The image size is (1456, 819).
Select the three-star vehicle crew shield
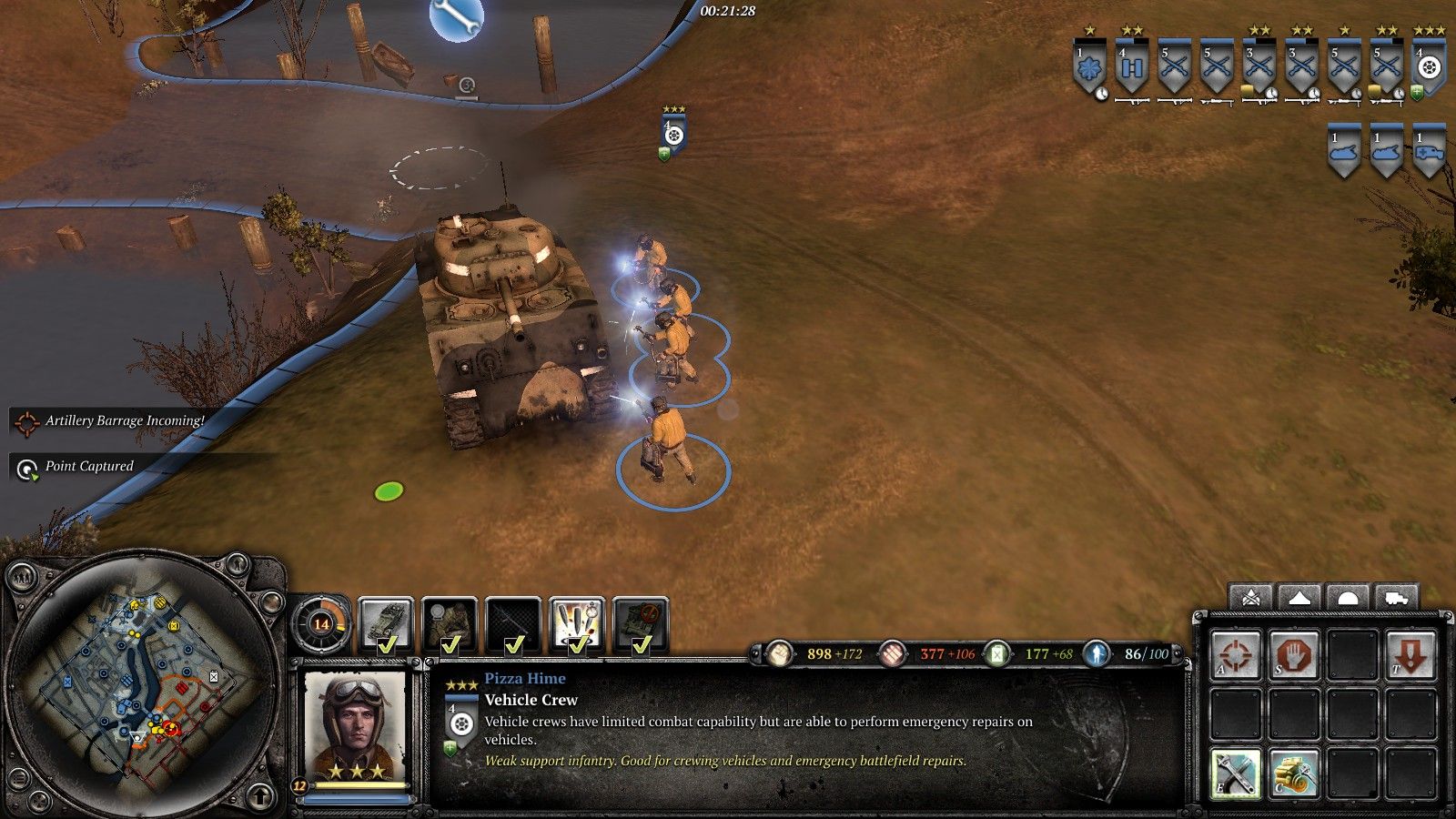coord(1429,68)
